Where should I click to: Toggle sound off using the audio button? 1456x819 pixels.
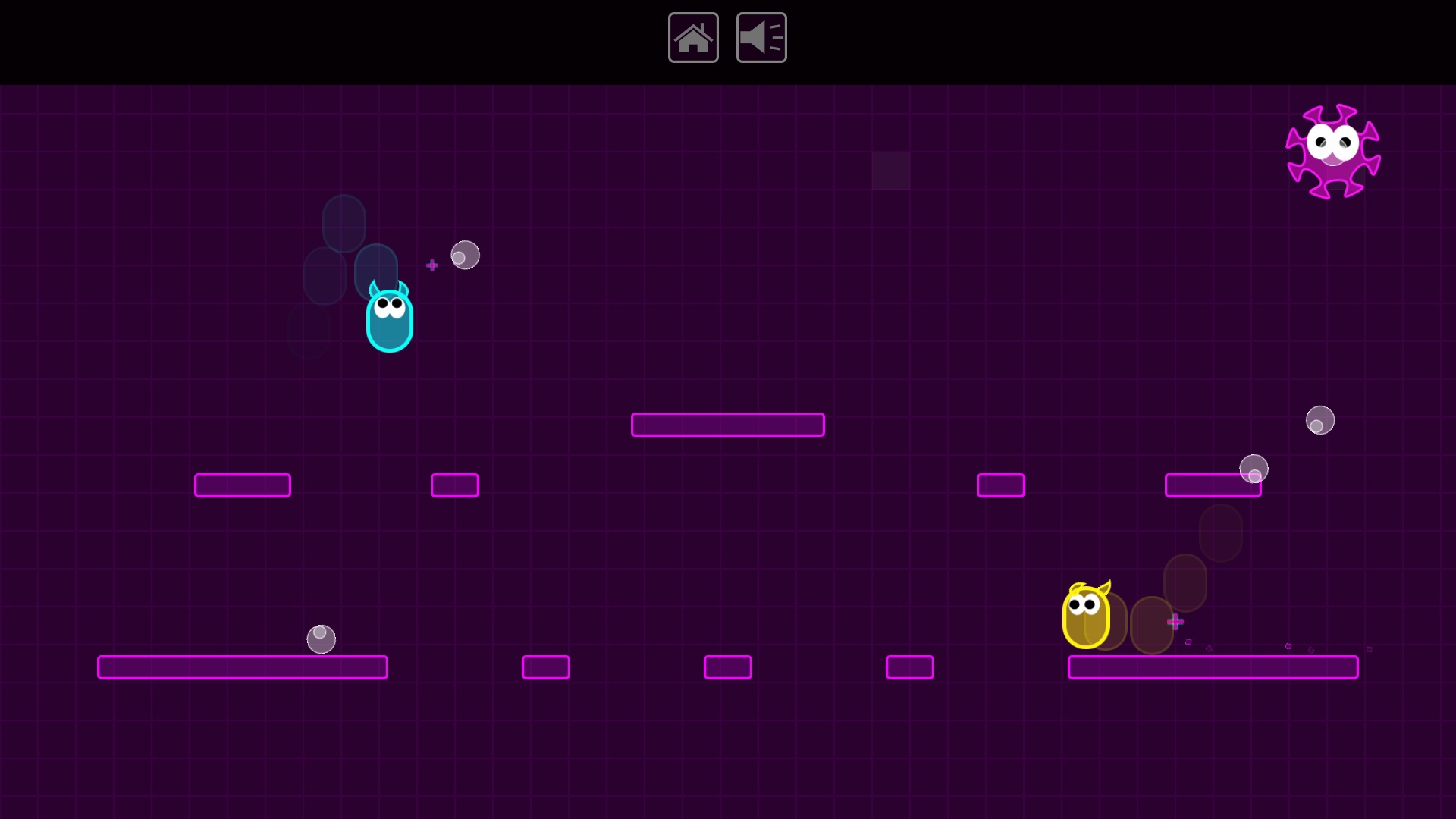coord(761,37)
